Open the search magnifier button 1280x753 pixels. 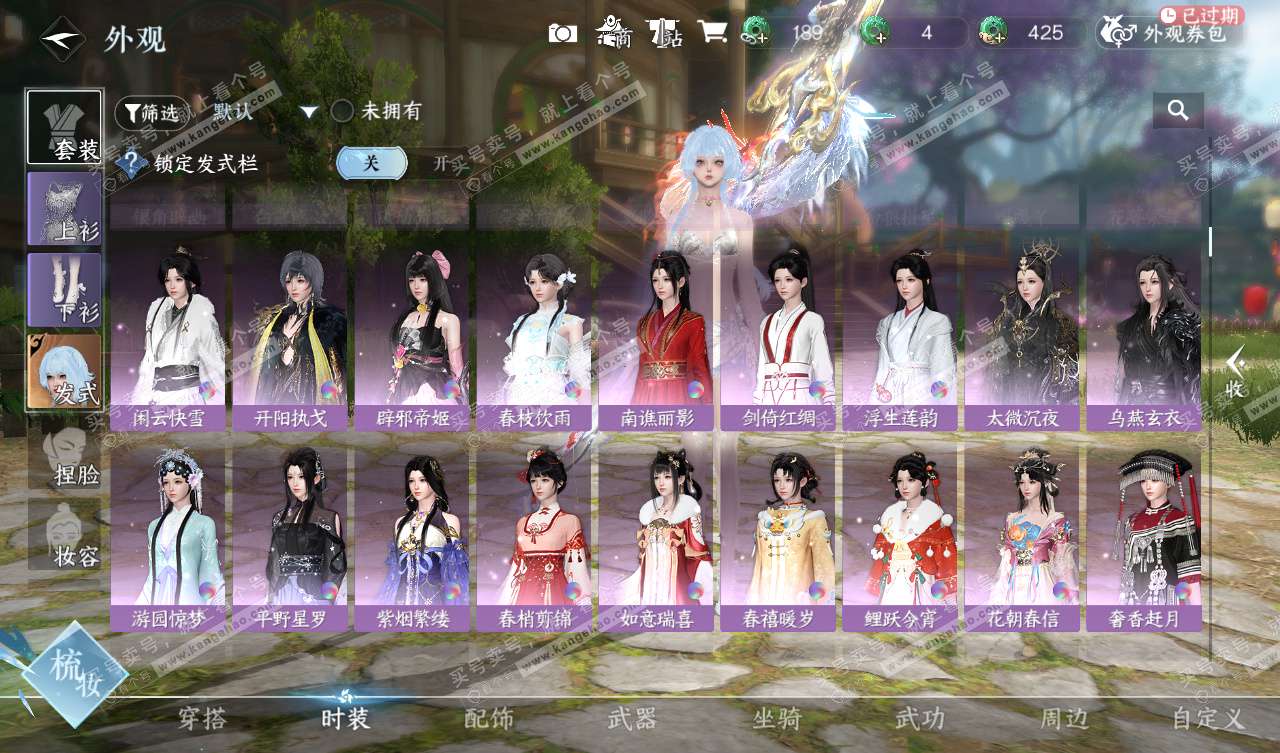click(x=1178, y=111)
